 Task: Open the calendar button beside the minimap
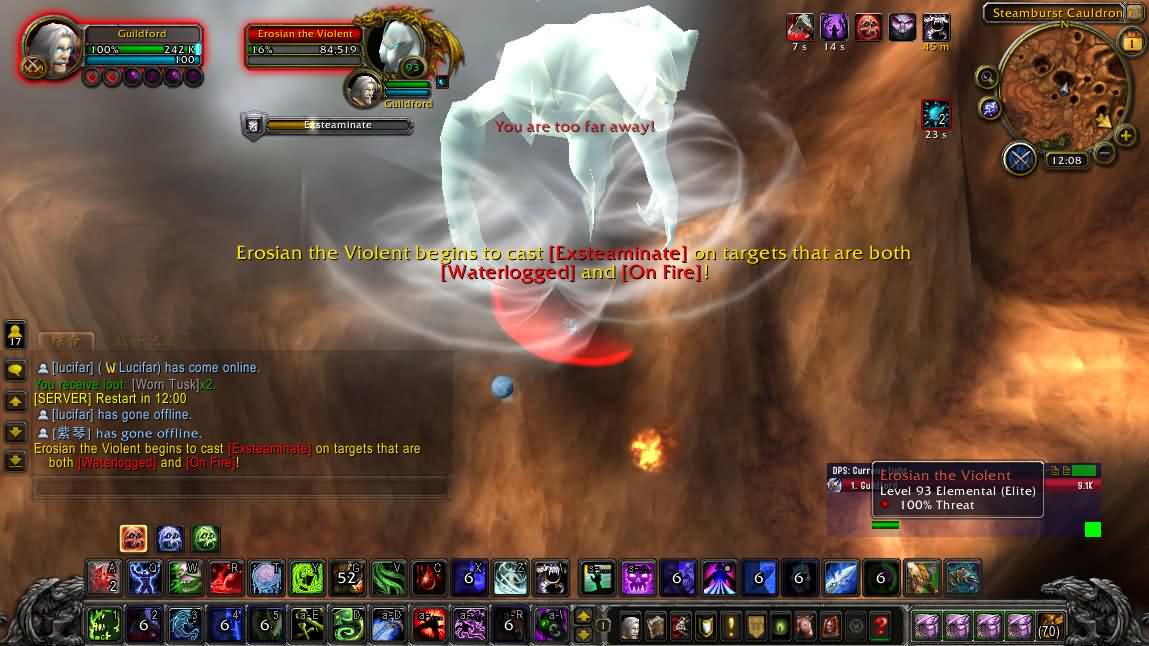[x=1132, y=43]
